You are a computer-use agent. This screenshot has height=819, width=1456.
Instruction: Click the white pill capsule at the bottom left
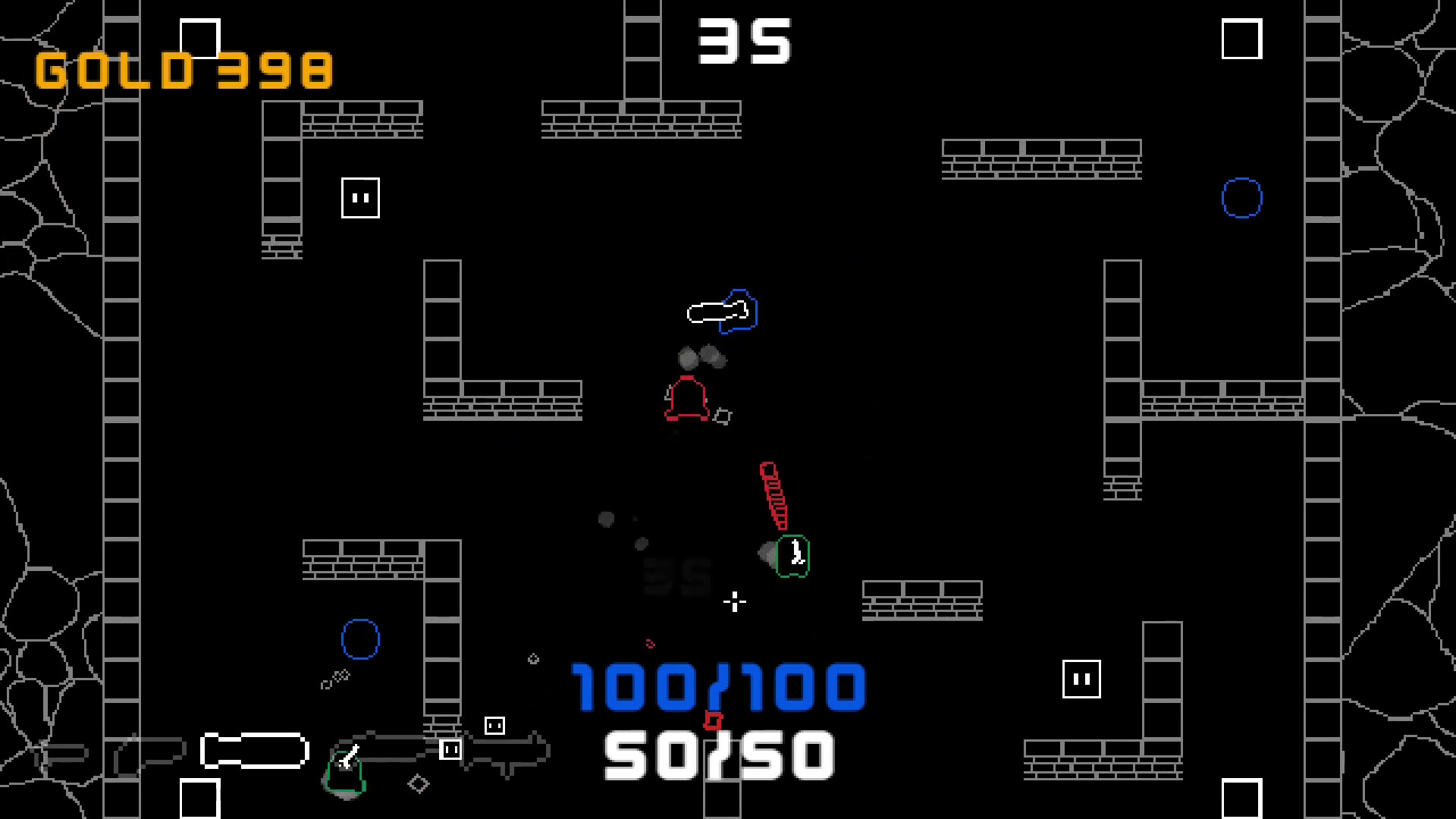coord(253,749)
